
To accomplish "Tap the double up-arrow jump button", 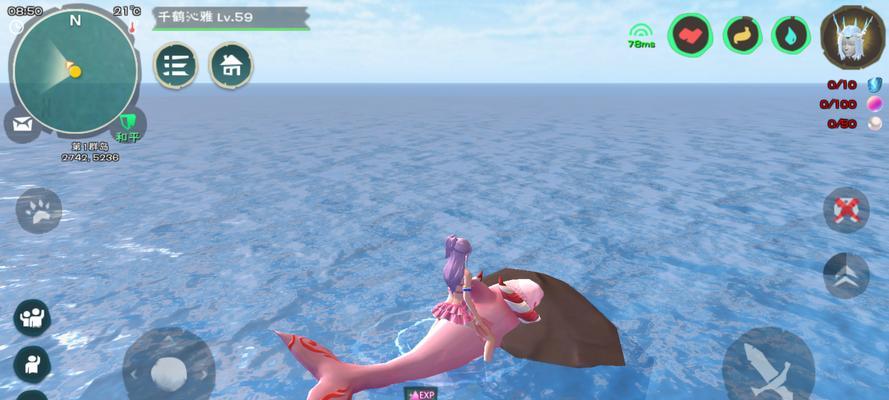I will coord(846,275).
